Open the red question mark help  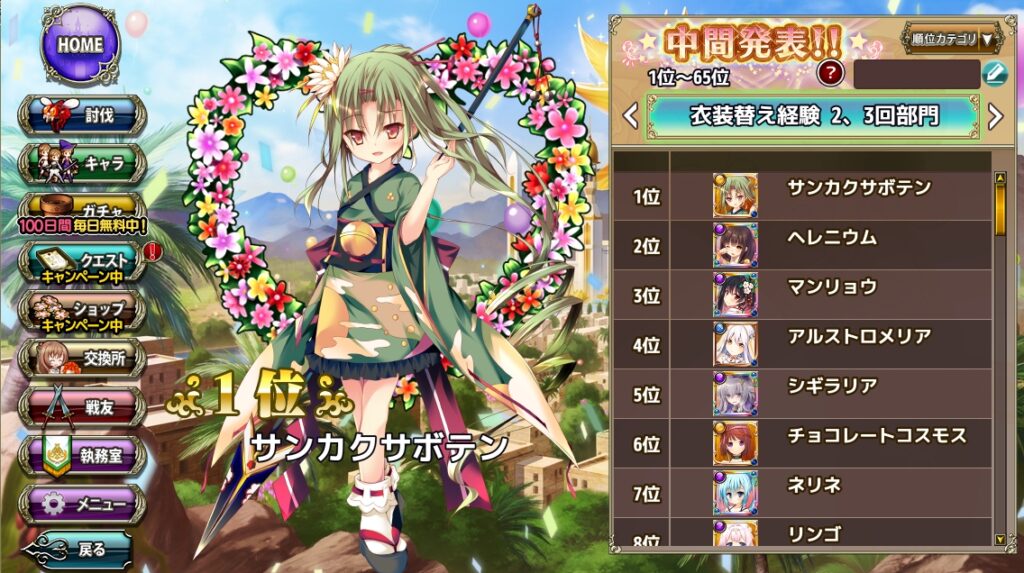pyautogui.click(x=829, y=73)
